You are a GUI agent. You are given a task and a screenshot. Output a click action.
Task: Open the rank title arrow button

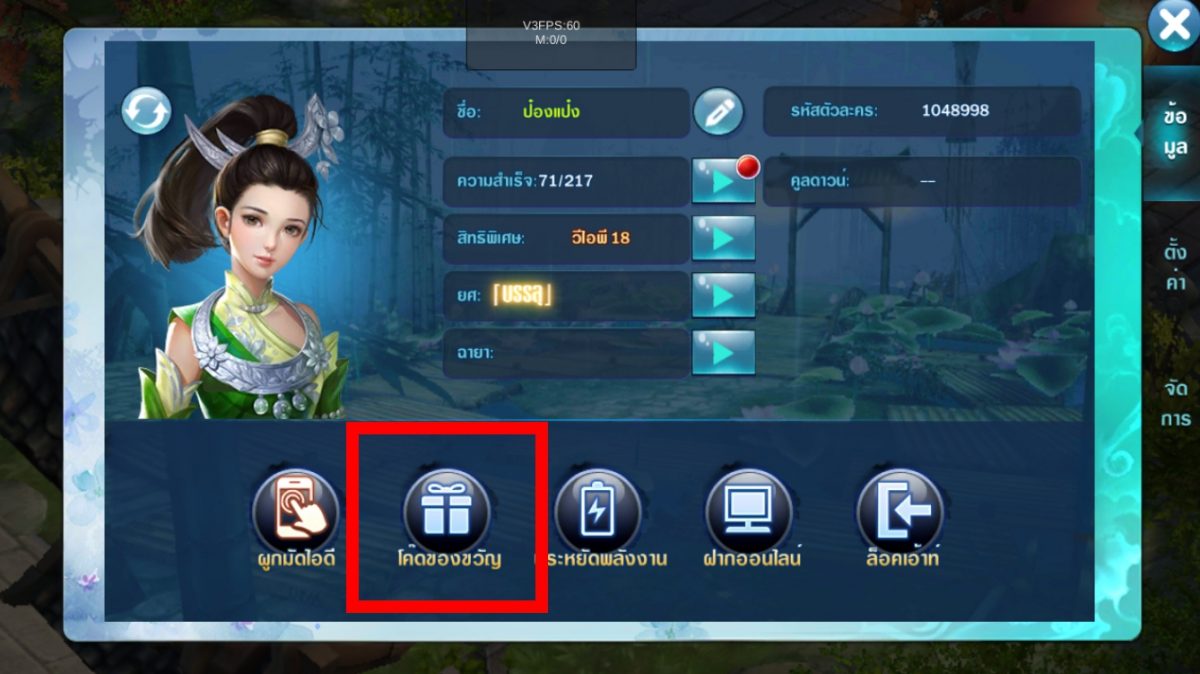click(x=723, y=295)
